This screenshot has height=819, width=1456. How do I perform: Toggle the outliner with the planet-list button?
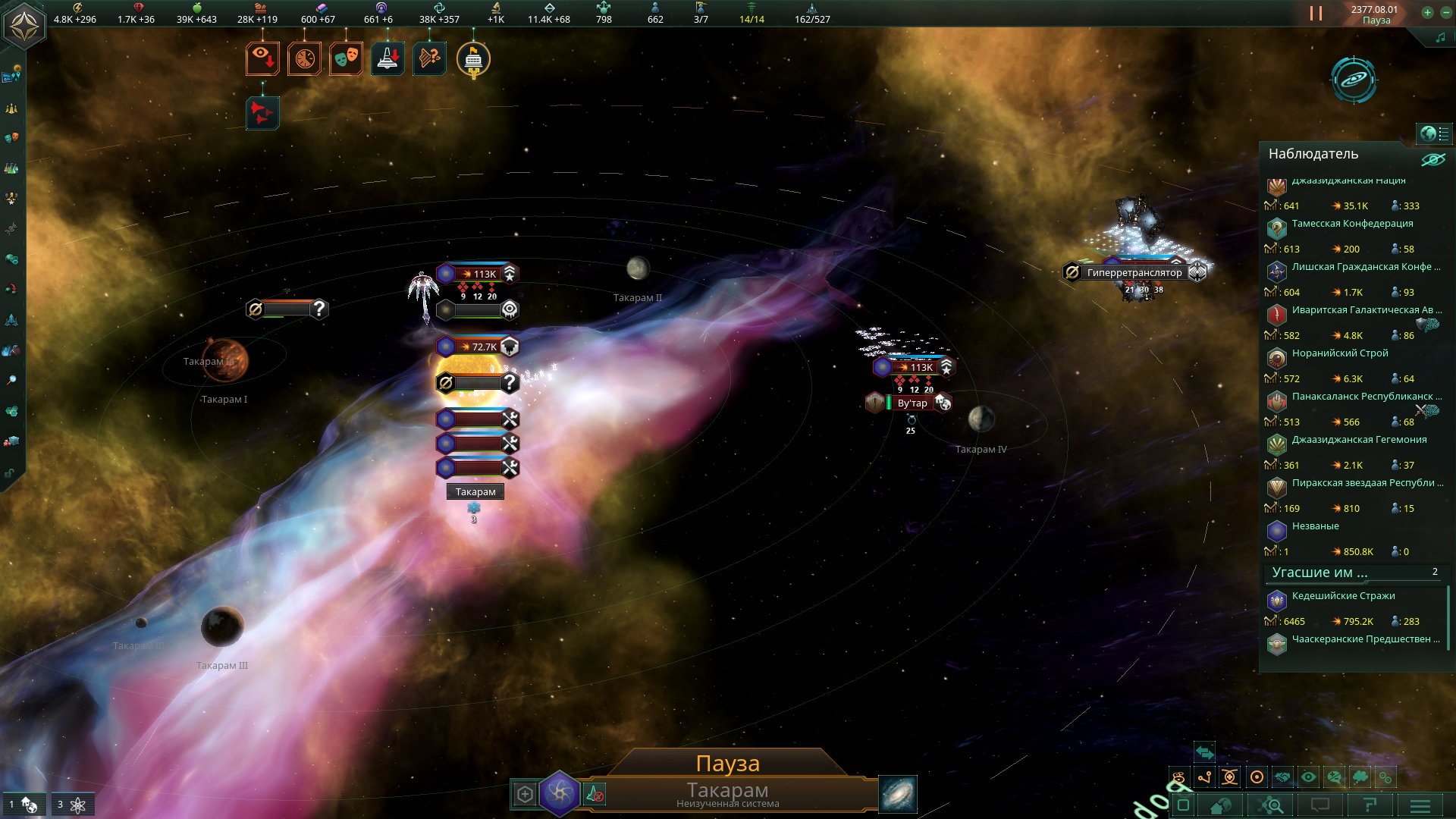[1434, 133]
